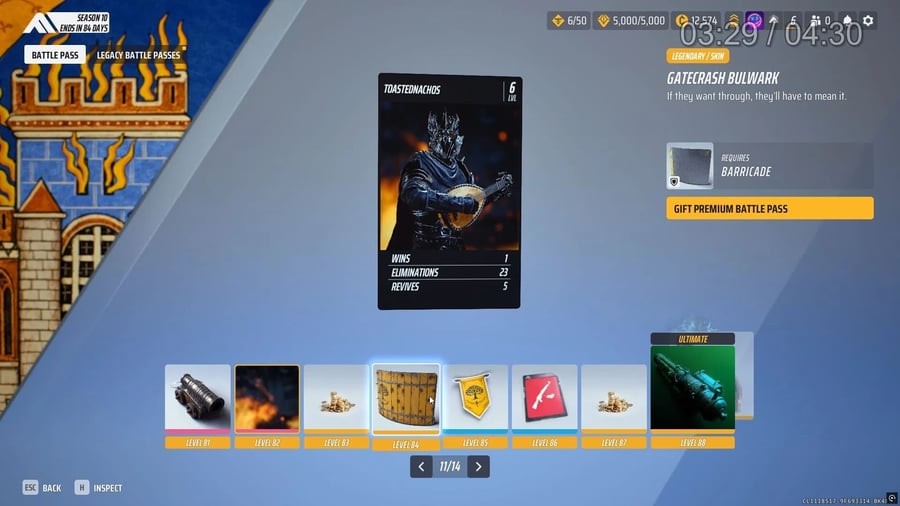Open the Legacy Battle Passes tab
This screenshot has height=506, width=900.
coord(139,55)
